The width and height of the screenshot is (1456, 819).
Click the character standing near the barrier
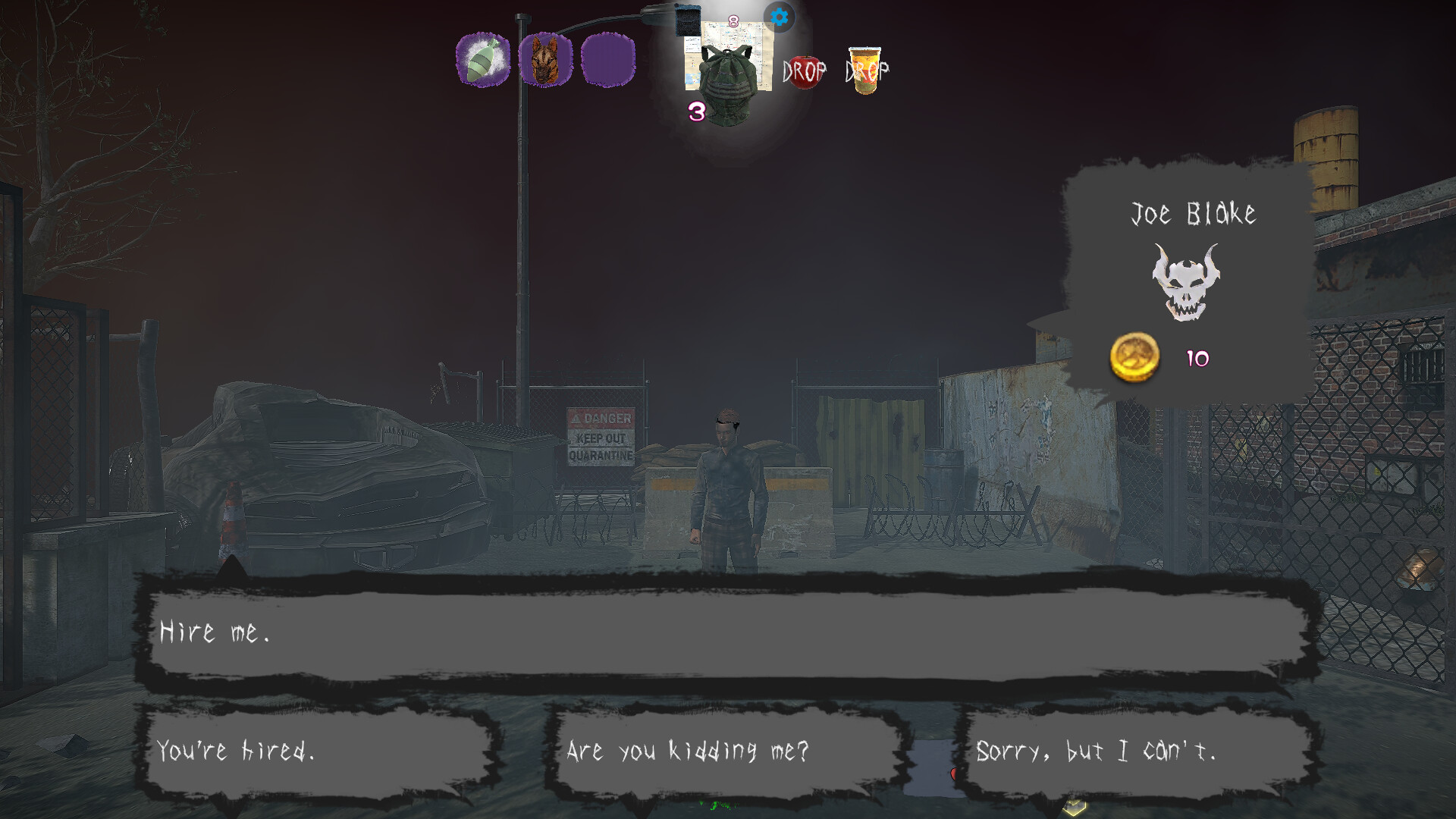click(x=726, y=478)
